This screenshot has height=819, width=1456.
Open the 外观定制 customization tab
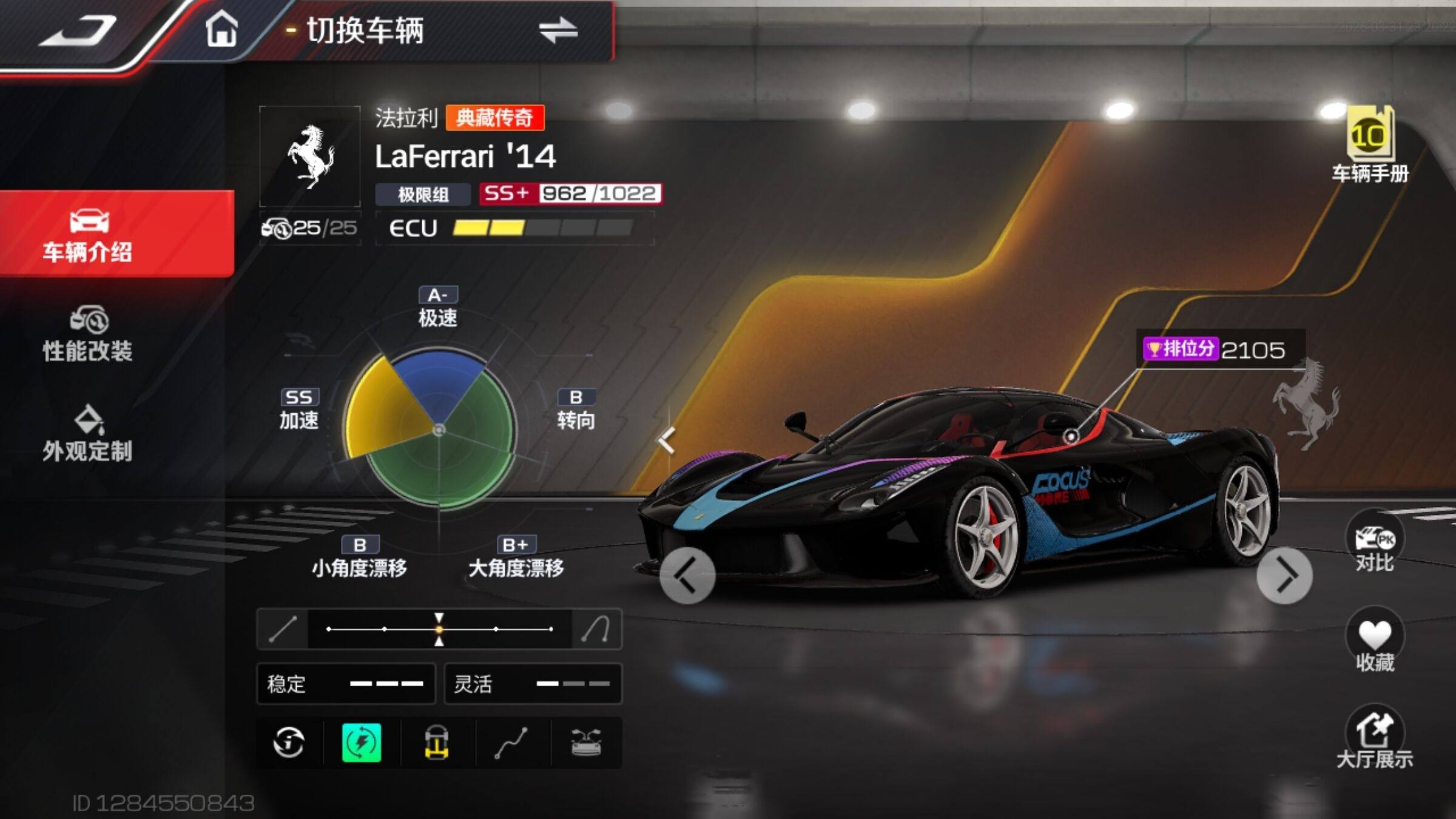coord(88,434)
